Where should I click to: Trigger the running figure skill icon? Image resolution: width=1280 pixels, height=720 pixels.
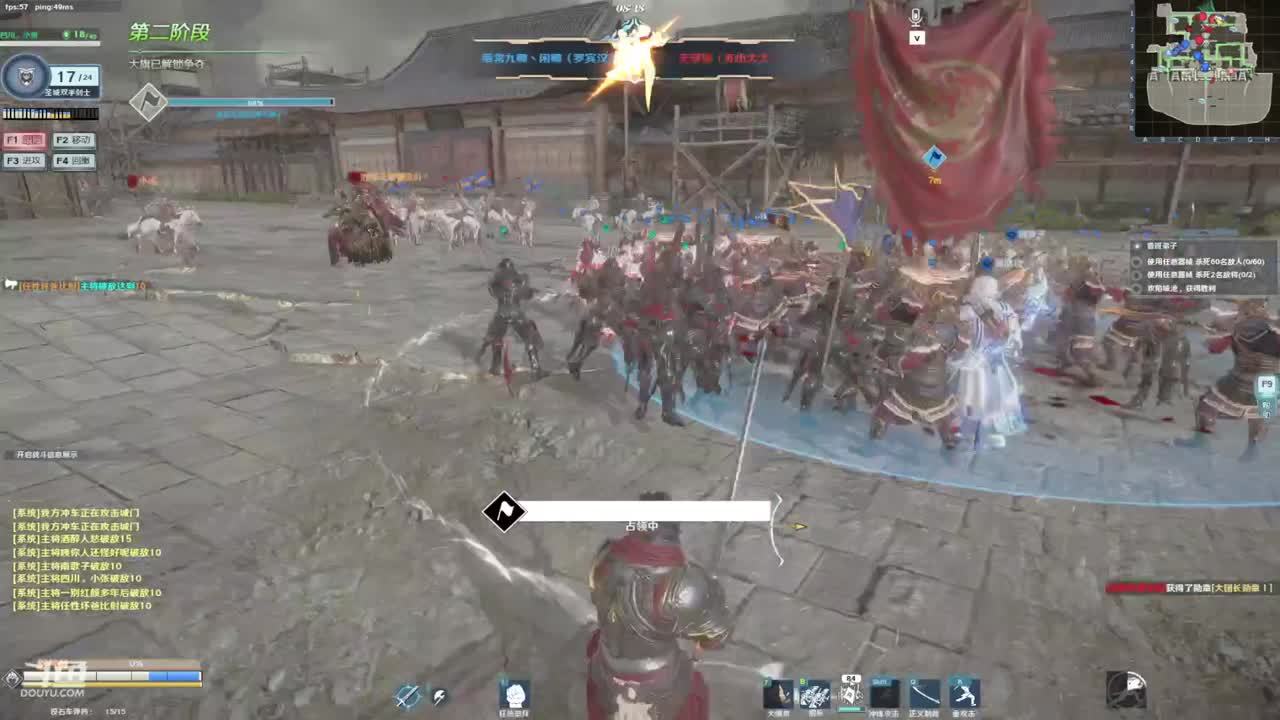964,693
